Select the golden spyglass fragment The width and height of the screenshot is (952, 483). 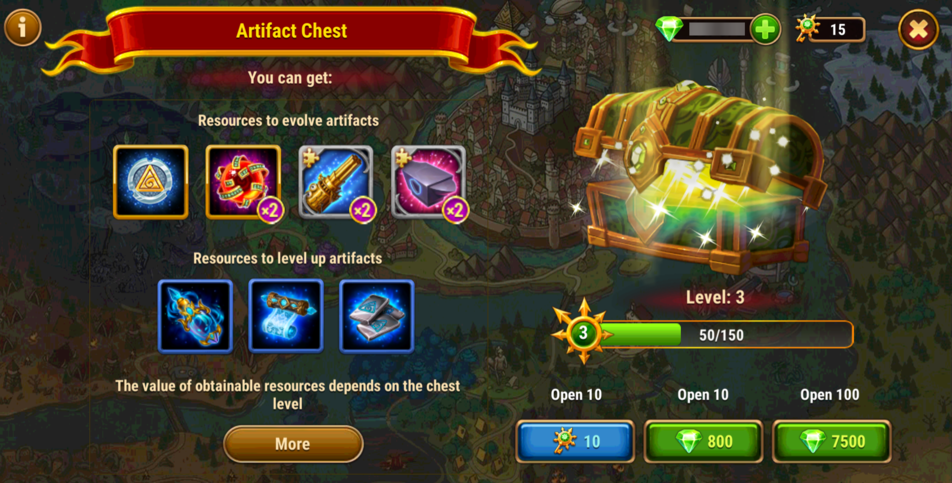(336, 182)
